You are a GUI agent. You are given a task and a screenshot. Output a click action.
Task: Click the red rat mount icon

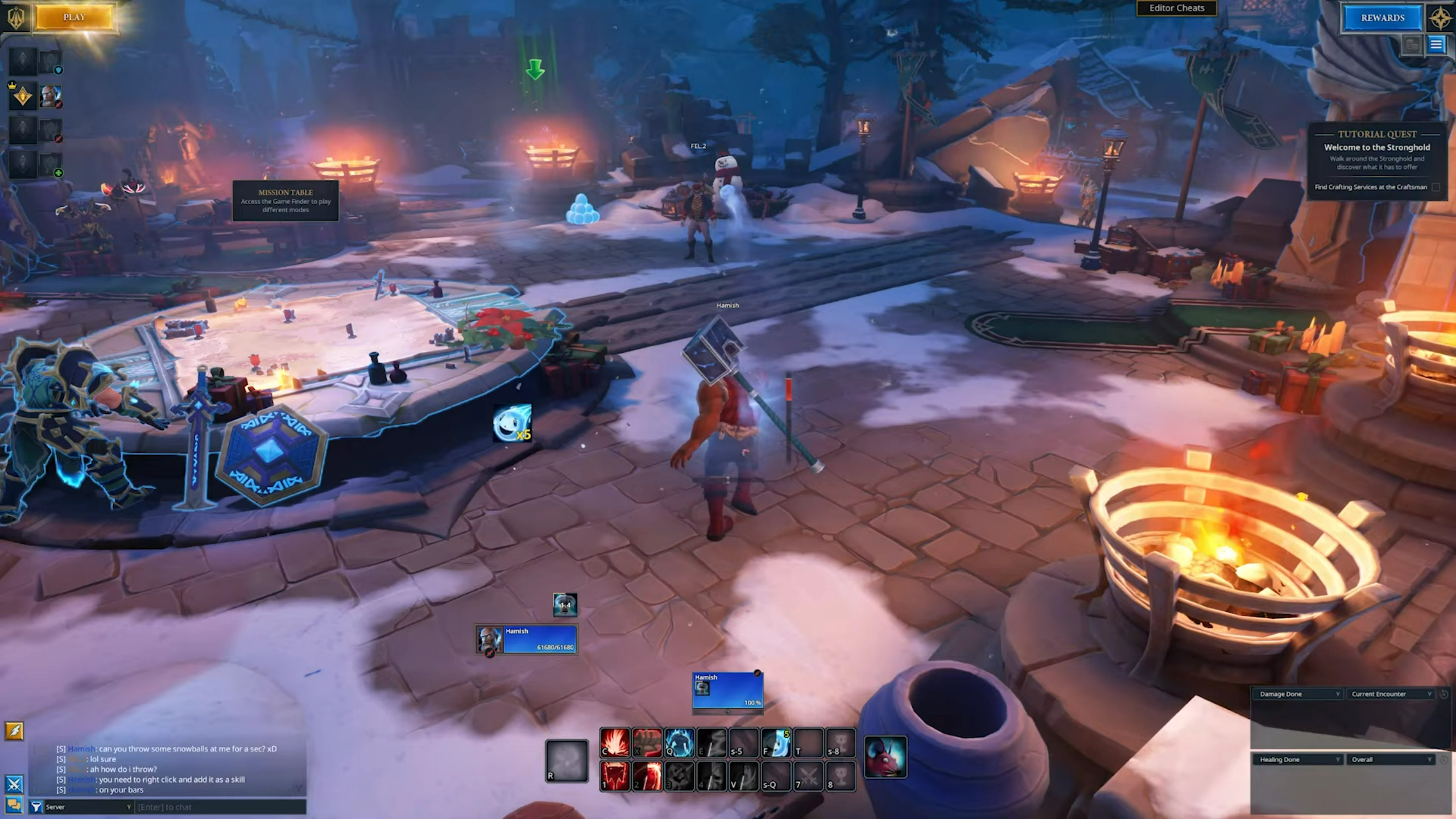[885, 757]
